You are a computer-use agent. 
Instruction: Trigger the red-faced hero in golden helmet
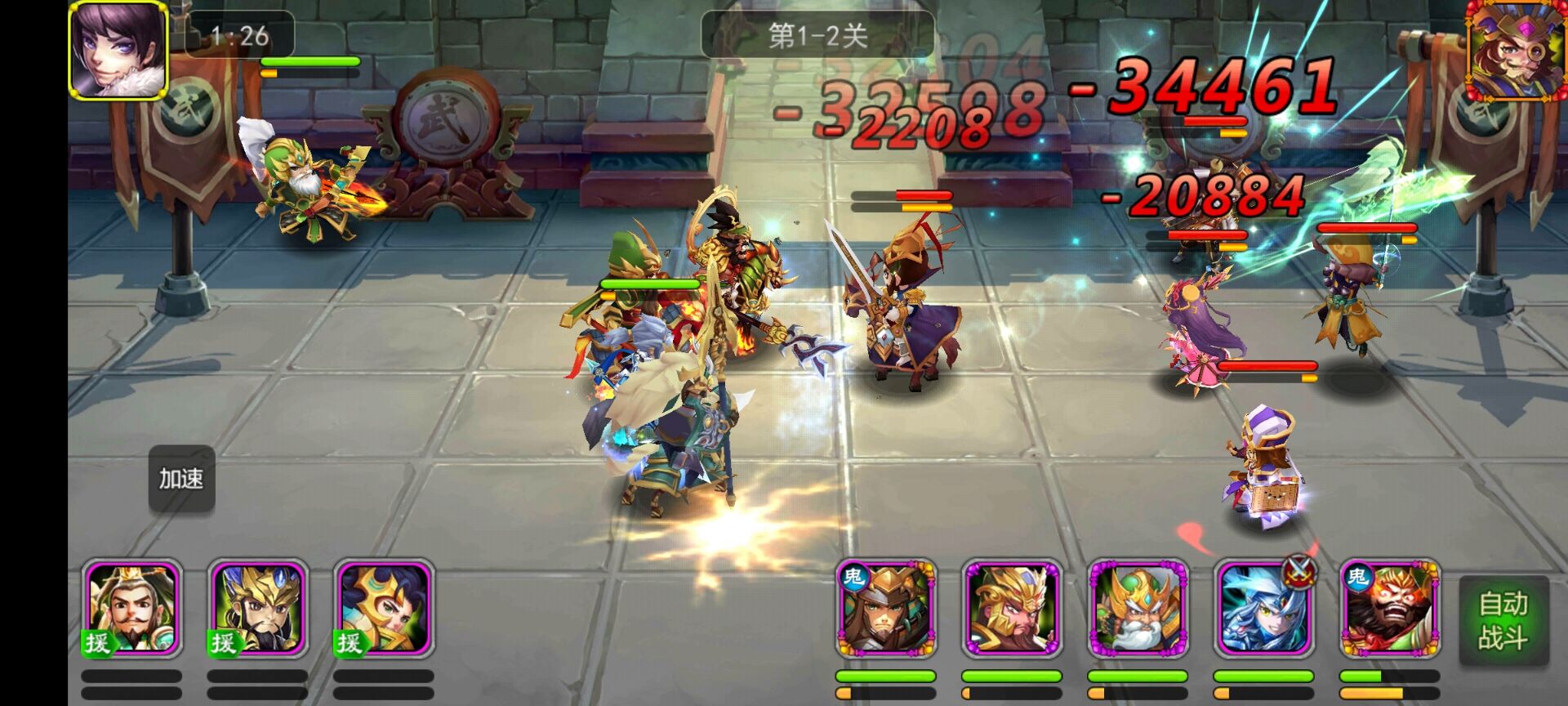(1011, 609)
